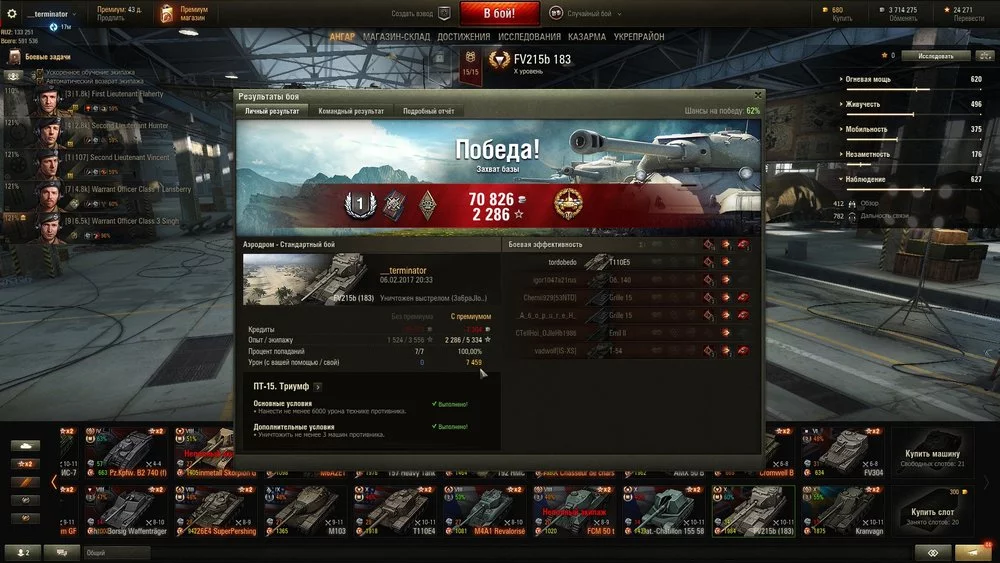The height and width of the screenshot is (563, 1000).
Task: Click the red «В бой!» battle button
Action: (499, 14)
